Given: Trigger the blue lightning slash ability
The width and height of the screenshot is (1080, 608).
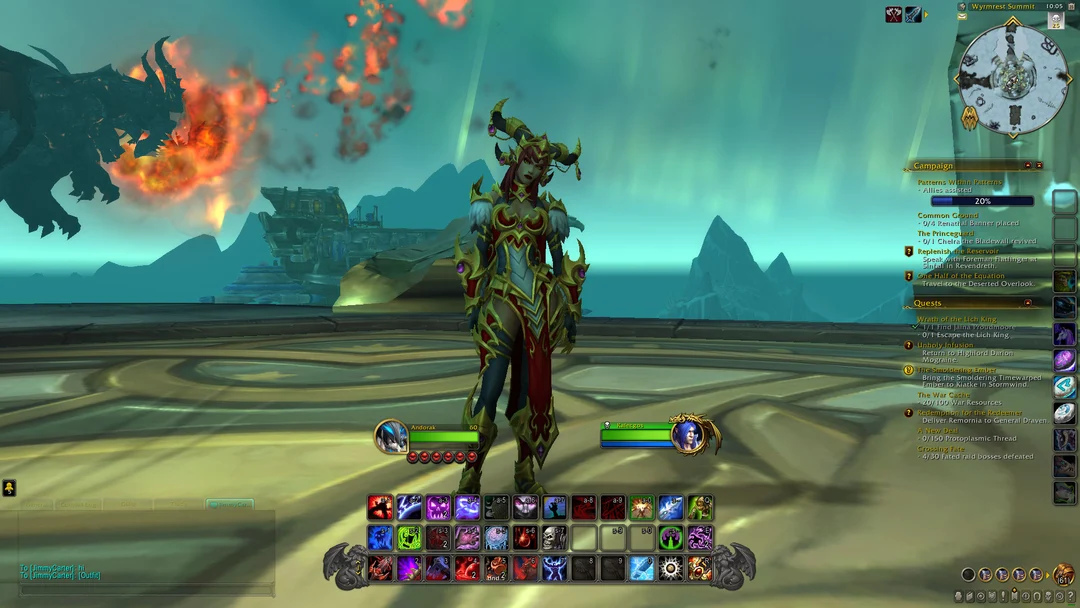Looking at the screenshot, I should tap(409, 507).
